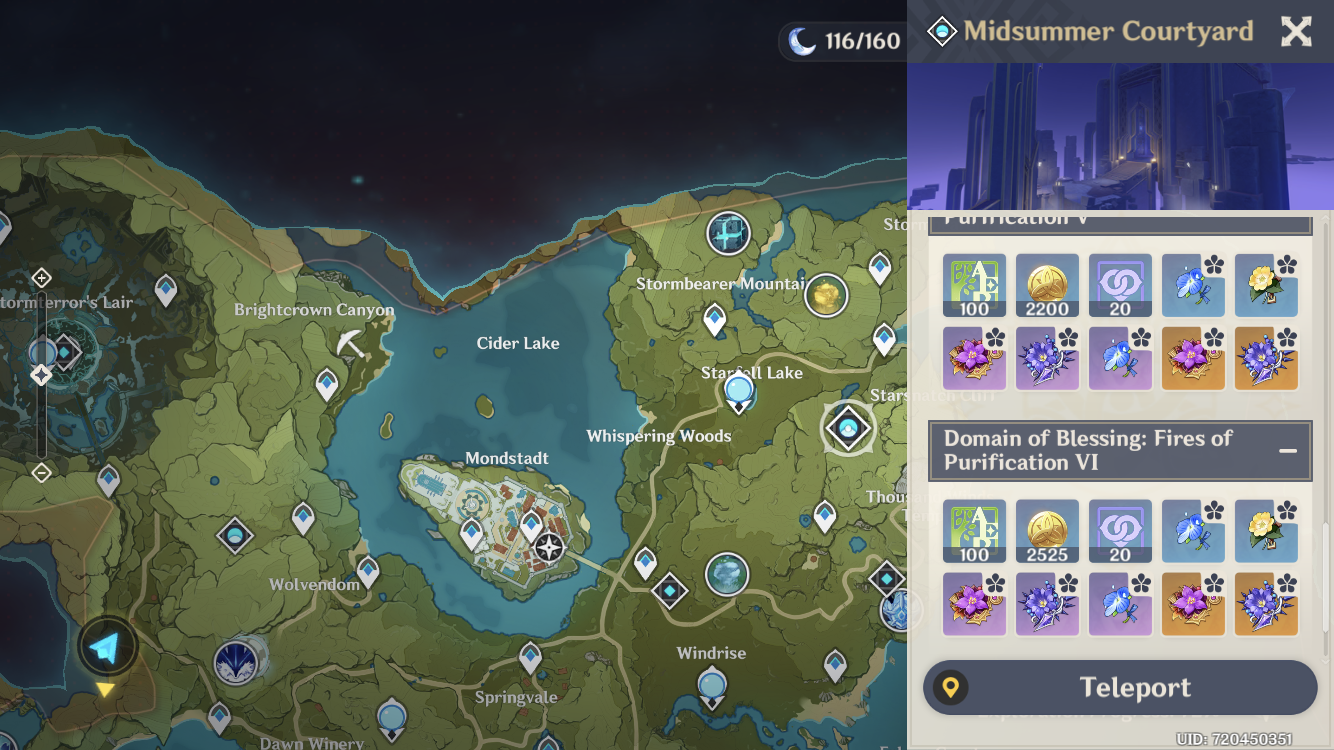Select the pickaxe marker near Brightcrown Canyon
1334x750 pixels.
coord(351,343)
